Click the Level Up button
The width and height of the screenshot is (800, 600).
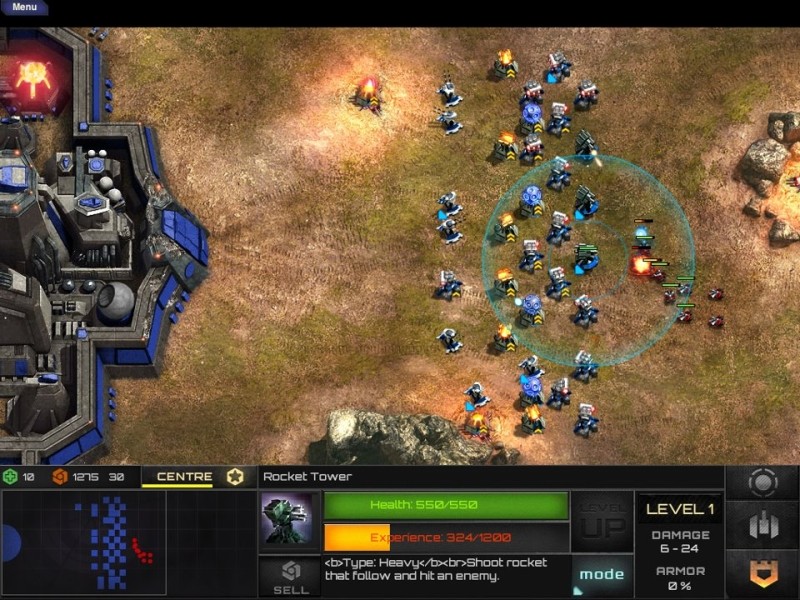pos(602,520)
